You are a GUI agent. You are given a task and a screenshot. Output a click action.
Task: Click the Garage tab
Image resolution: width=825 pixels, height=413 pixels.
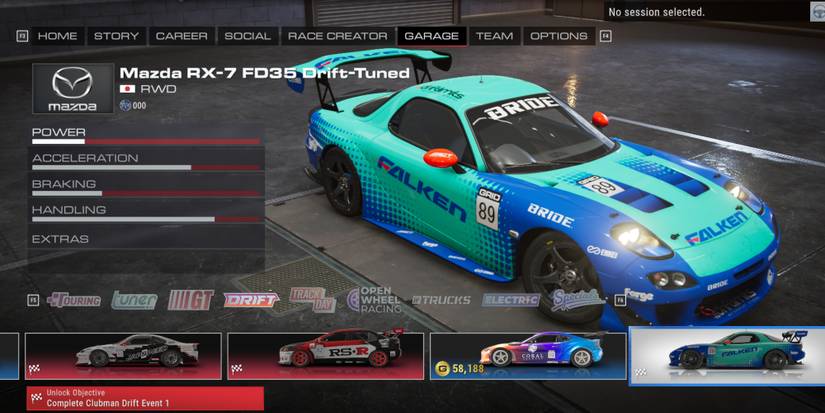431,36
